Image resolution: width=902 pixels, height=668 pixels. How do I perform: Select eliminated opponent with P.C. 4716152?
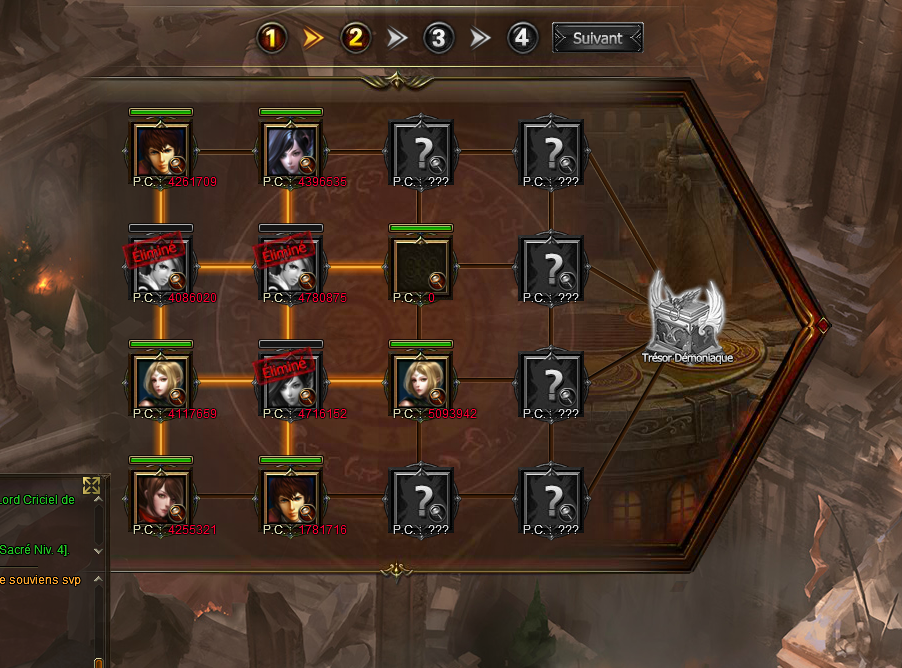coord(289,381)
